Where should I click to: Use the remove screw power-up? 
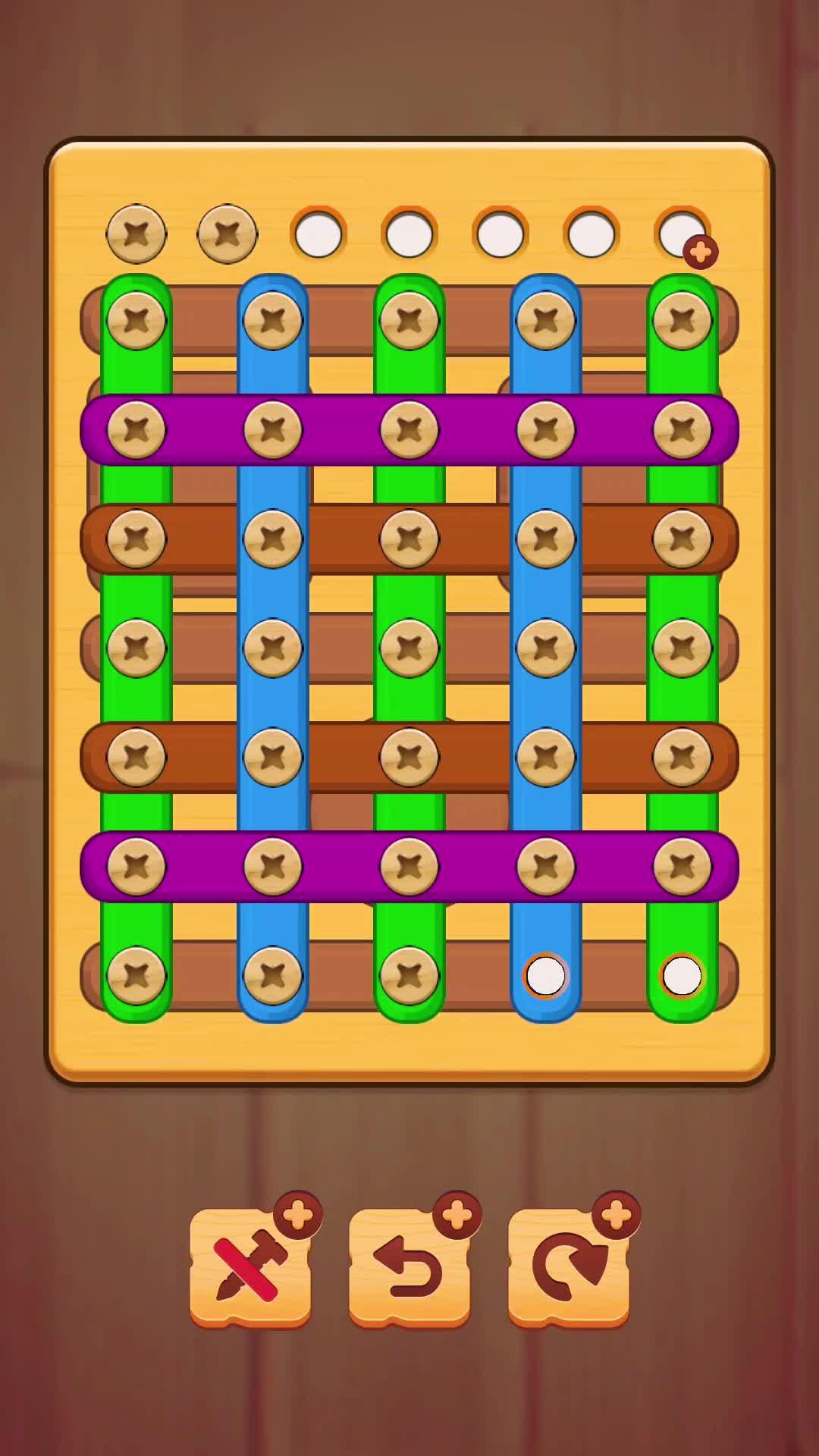250,1268
